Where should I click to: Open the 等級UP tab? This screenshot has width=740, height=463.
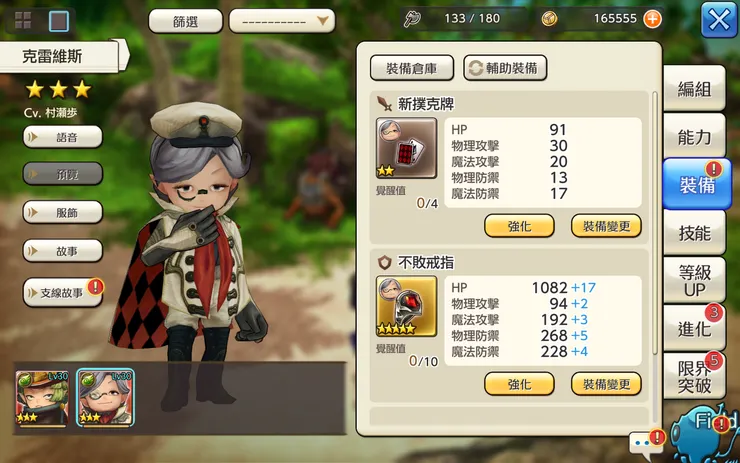pyautogui.click(x=694, y=281)
